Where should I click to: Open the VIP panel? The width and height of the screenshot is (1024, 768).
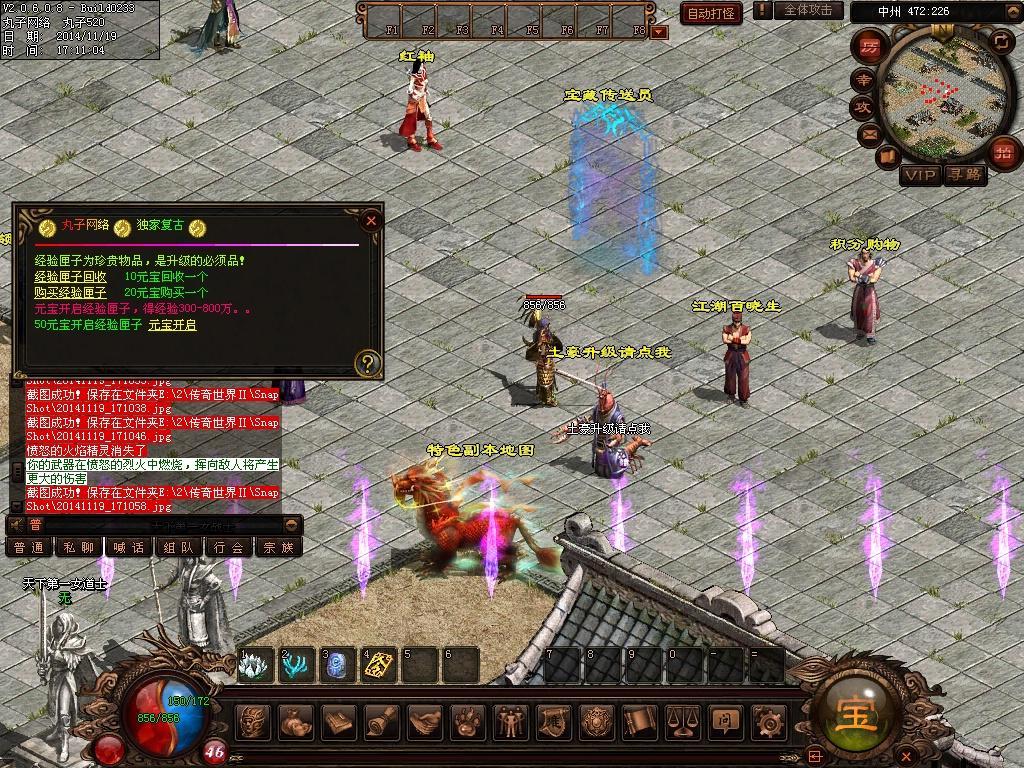pyautogui.click(x=919, y=175)
